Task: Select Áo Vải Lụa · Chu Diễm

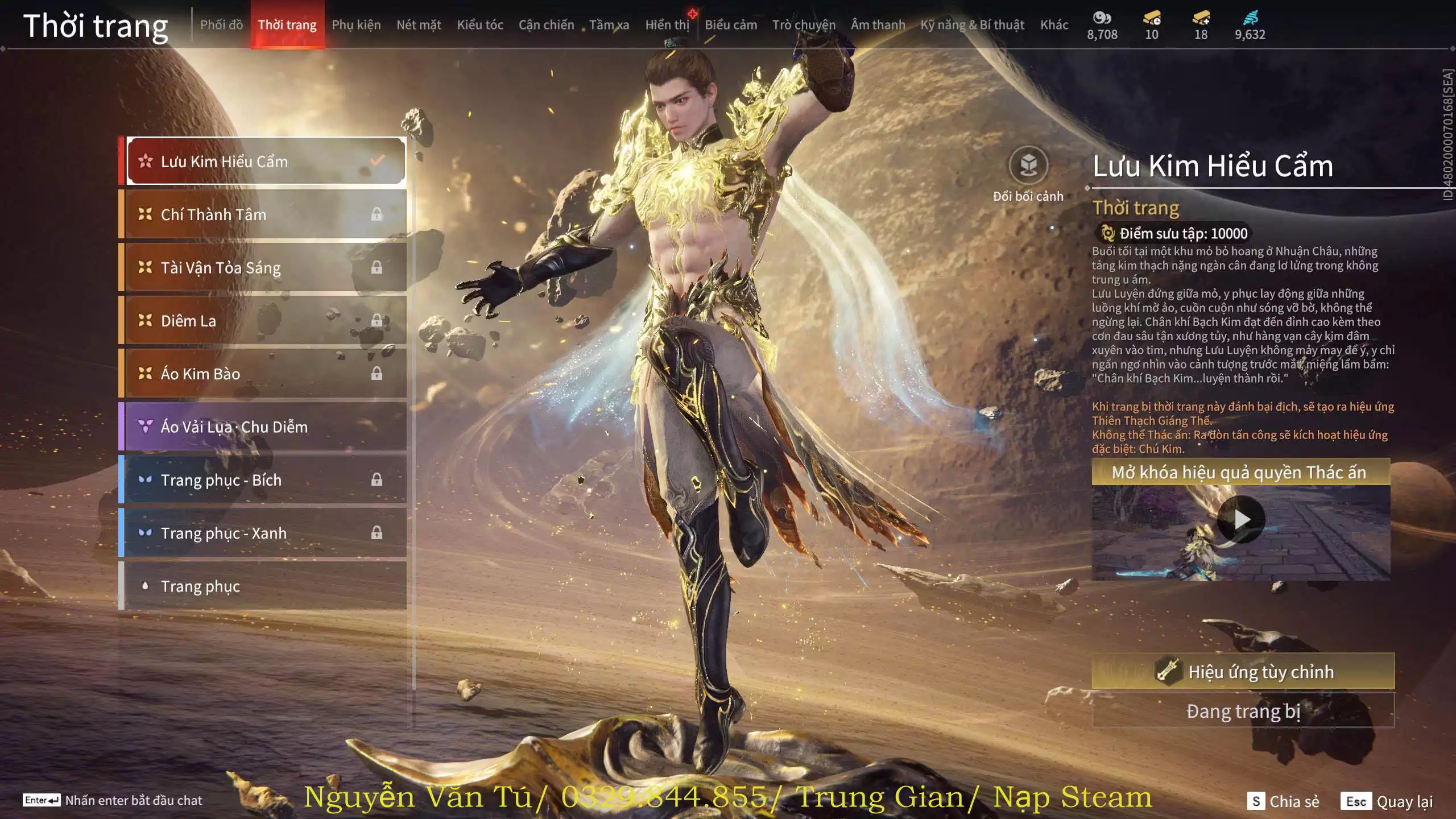Action: (265, 427)
